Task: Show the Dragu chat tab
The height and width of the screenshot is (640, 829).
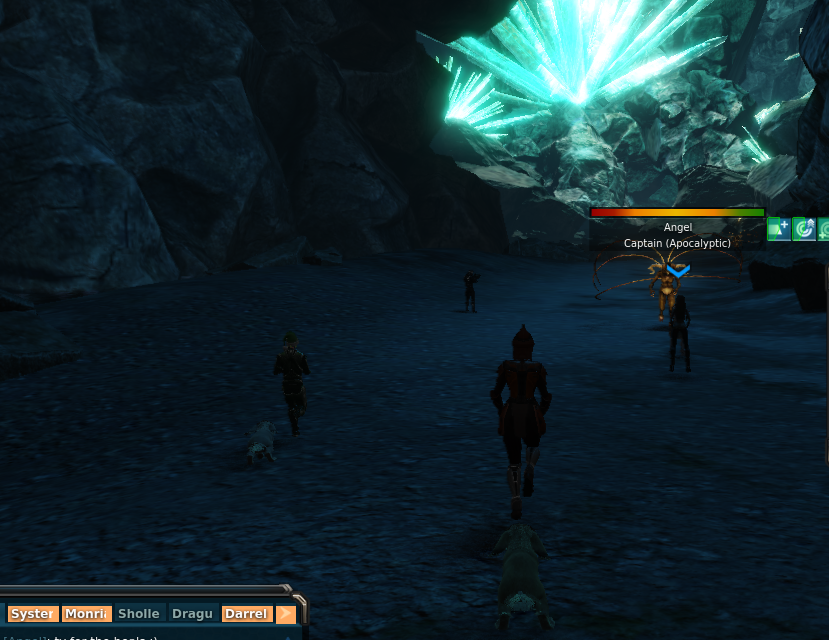Action: (192, 614)
